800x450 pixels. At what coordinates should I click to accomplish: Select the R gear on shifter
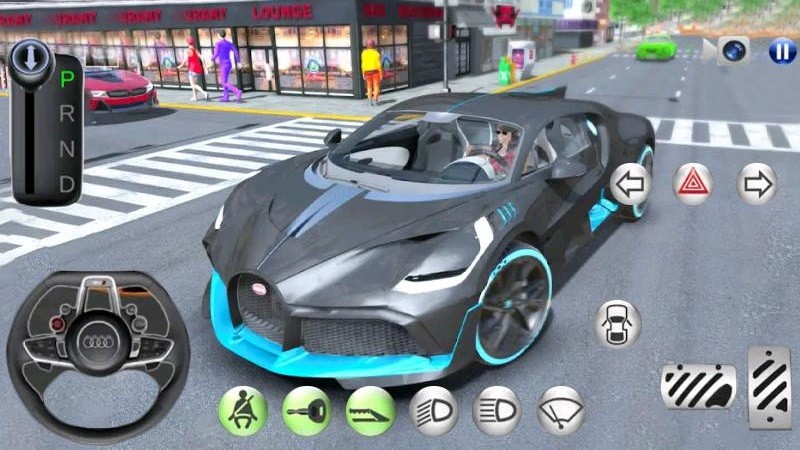pyautogui.click(x=67, y=113)
